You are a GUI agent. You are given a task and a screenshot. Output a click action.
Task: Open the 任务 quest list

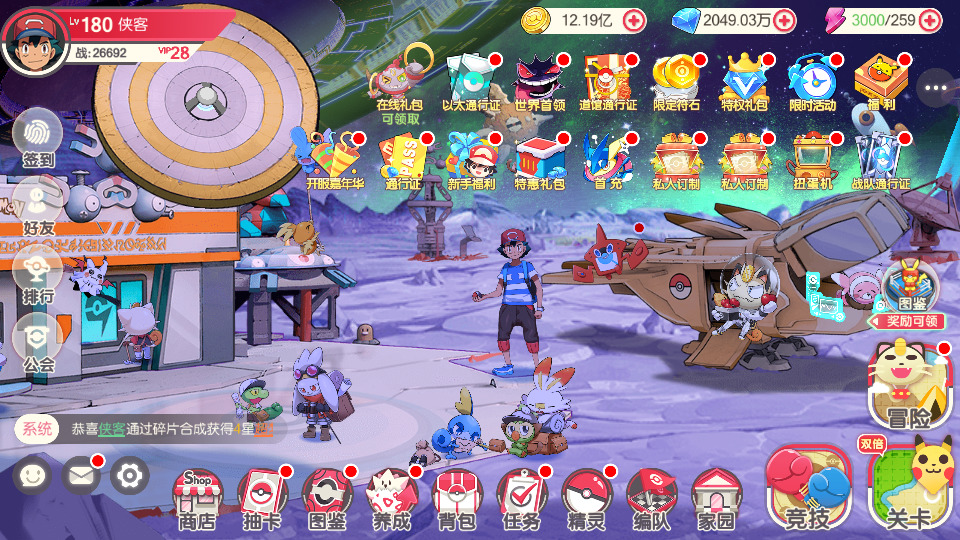click(522, 498)
